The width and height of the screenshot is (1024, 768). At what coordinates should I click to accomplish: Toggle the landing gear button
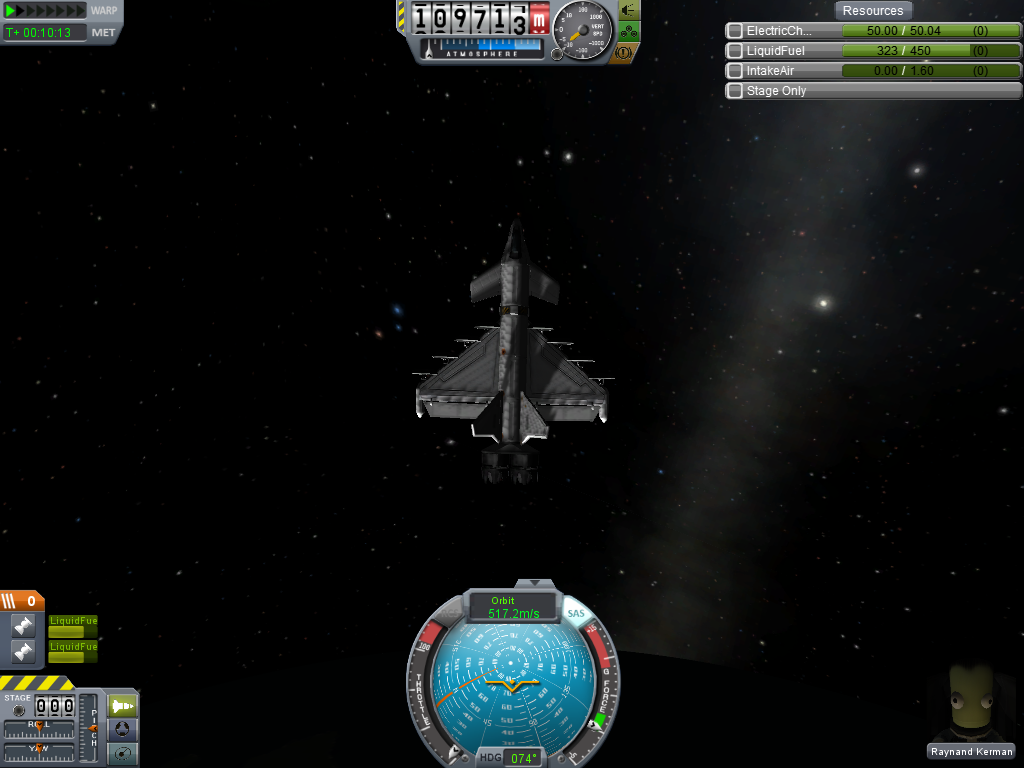tap(629, 31)
